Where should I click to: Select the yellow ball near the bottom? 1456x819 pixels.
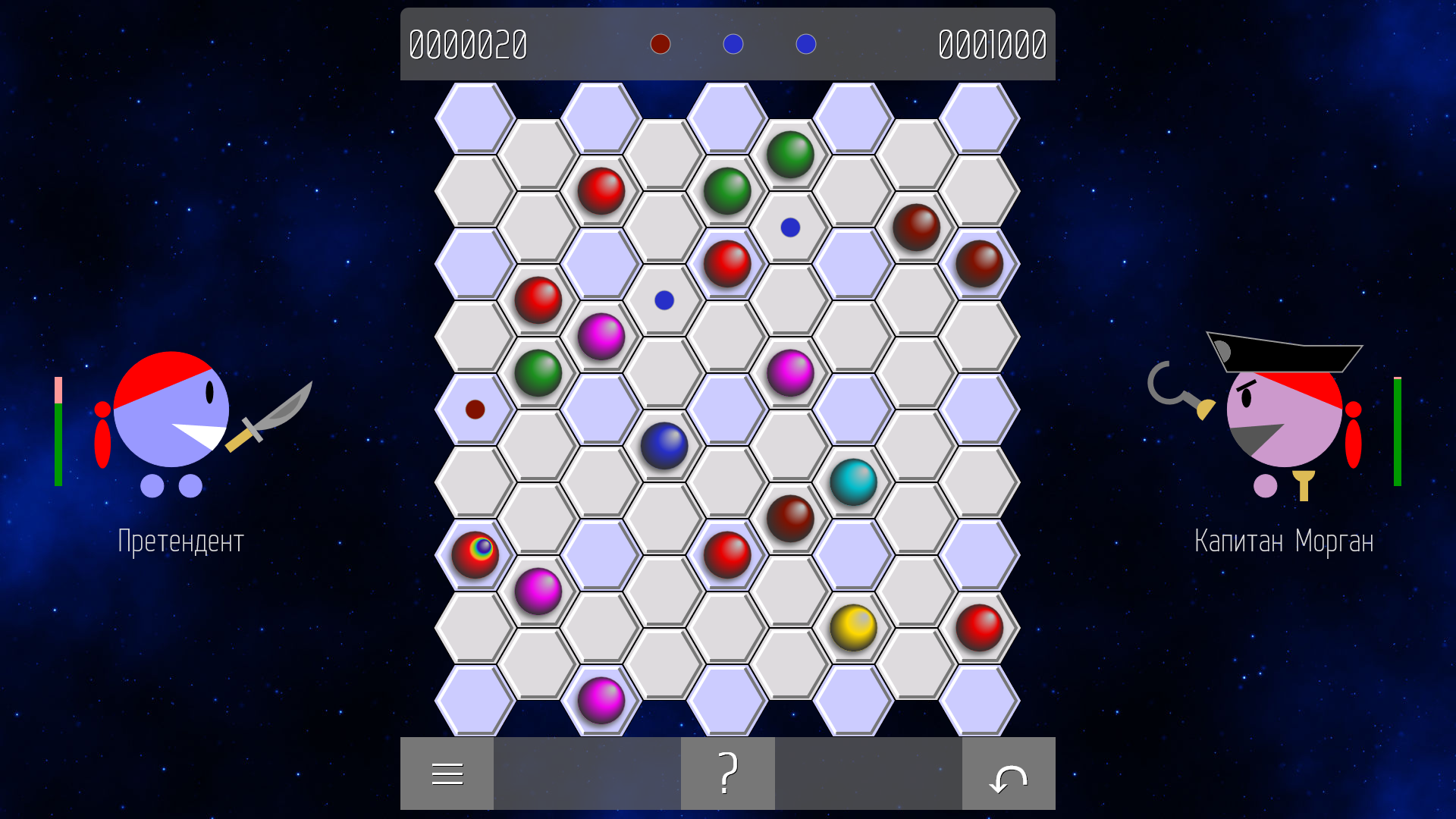(x=854, y=626)
